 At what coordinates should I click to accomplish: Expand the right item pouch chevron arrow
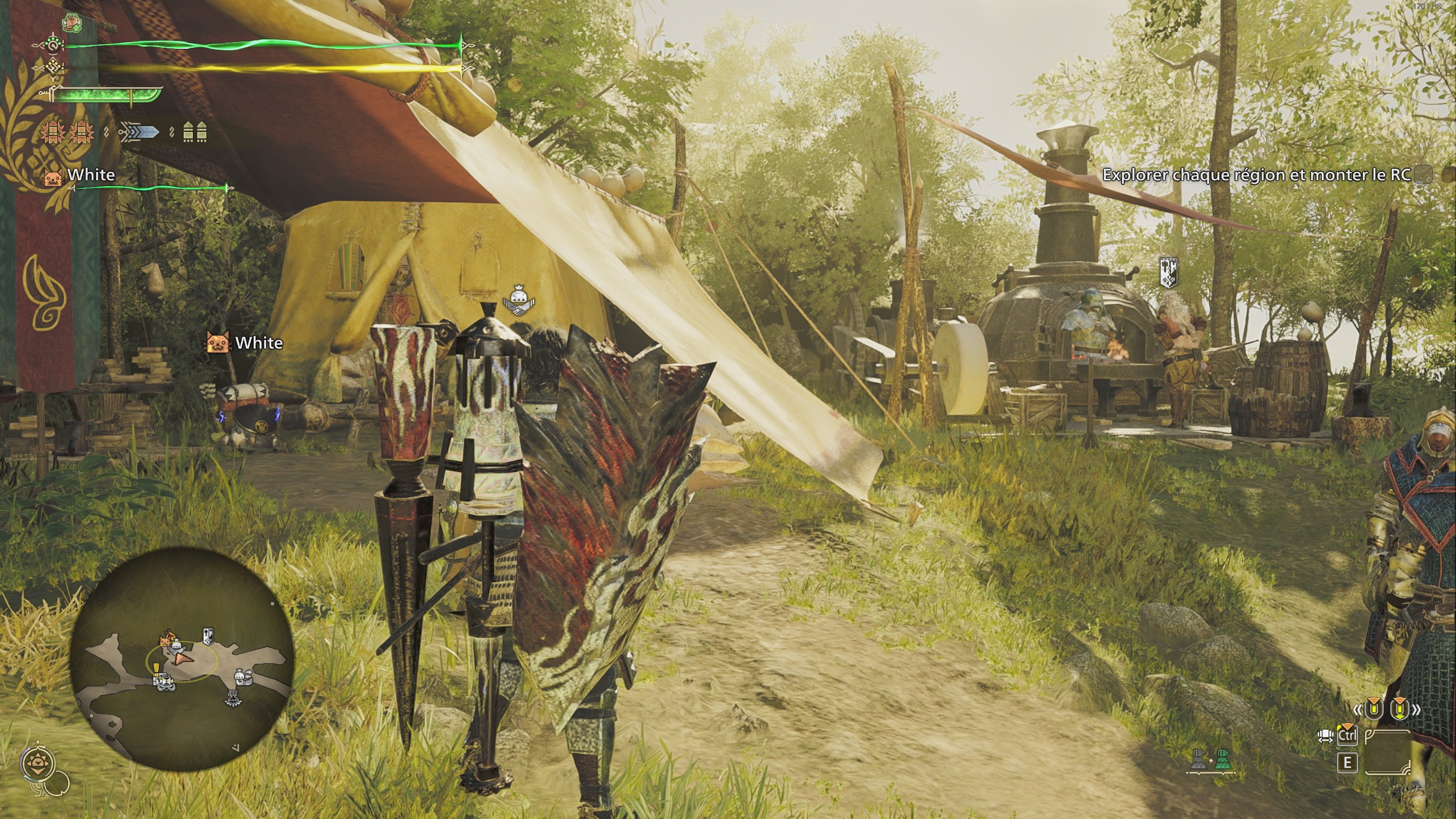pyautogui.click(x=1417, y=710)
